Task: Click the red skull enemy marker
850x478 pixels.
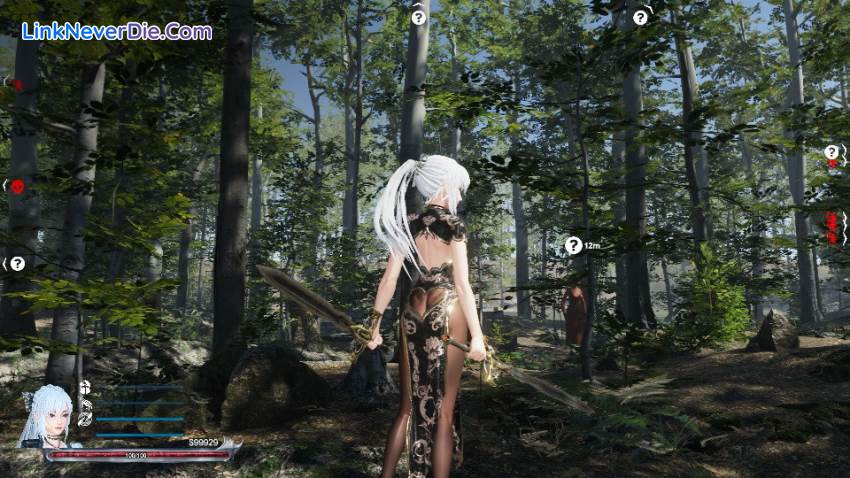Action: [17, 186]
